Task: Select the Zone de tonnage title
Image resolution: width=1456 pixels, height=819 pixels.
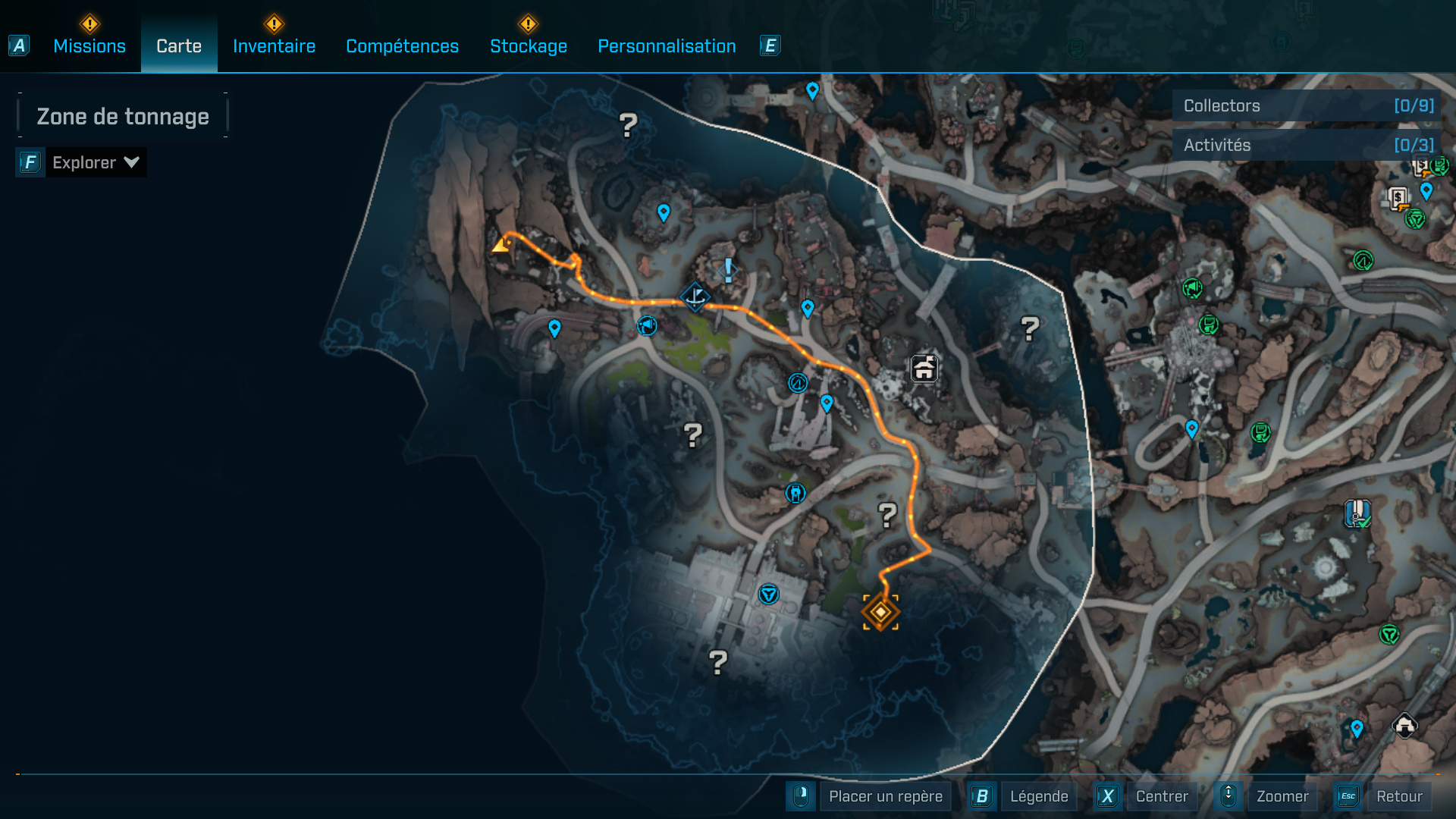Action: click(x=123, y=116)
